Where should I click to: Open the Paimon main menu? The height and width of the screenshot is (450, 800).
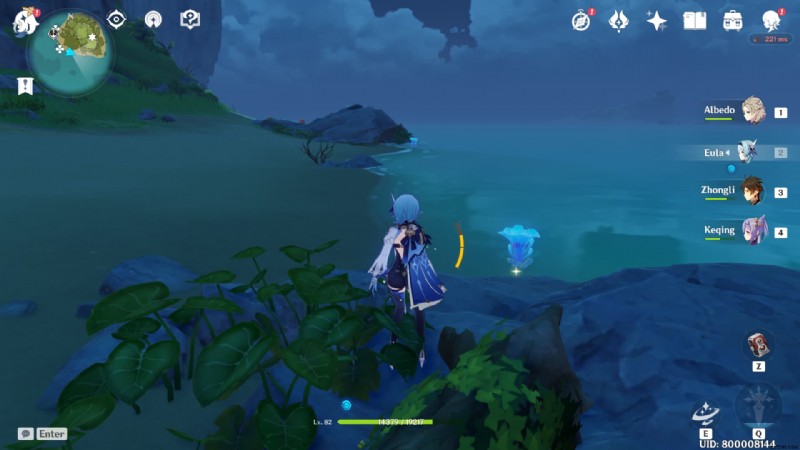click(24, 20)
